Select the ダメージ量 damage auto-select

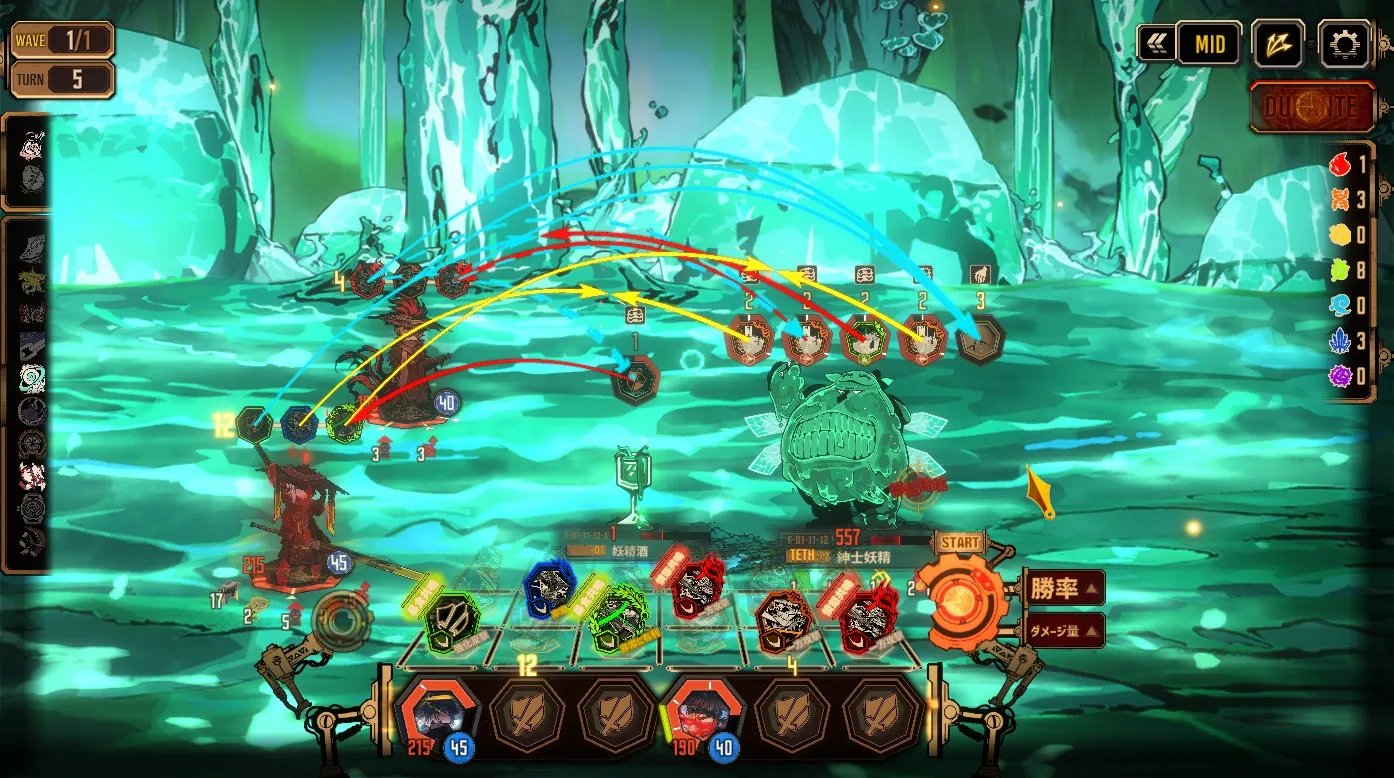click(x=1064, y=631)
